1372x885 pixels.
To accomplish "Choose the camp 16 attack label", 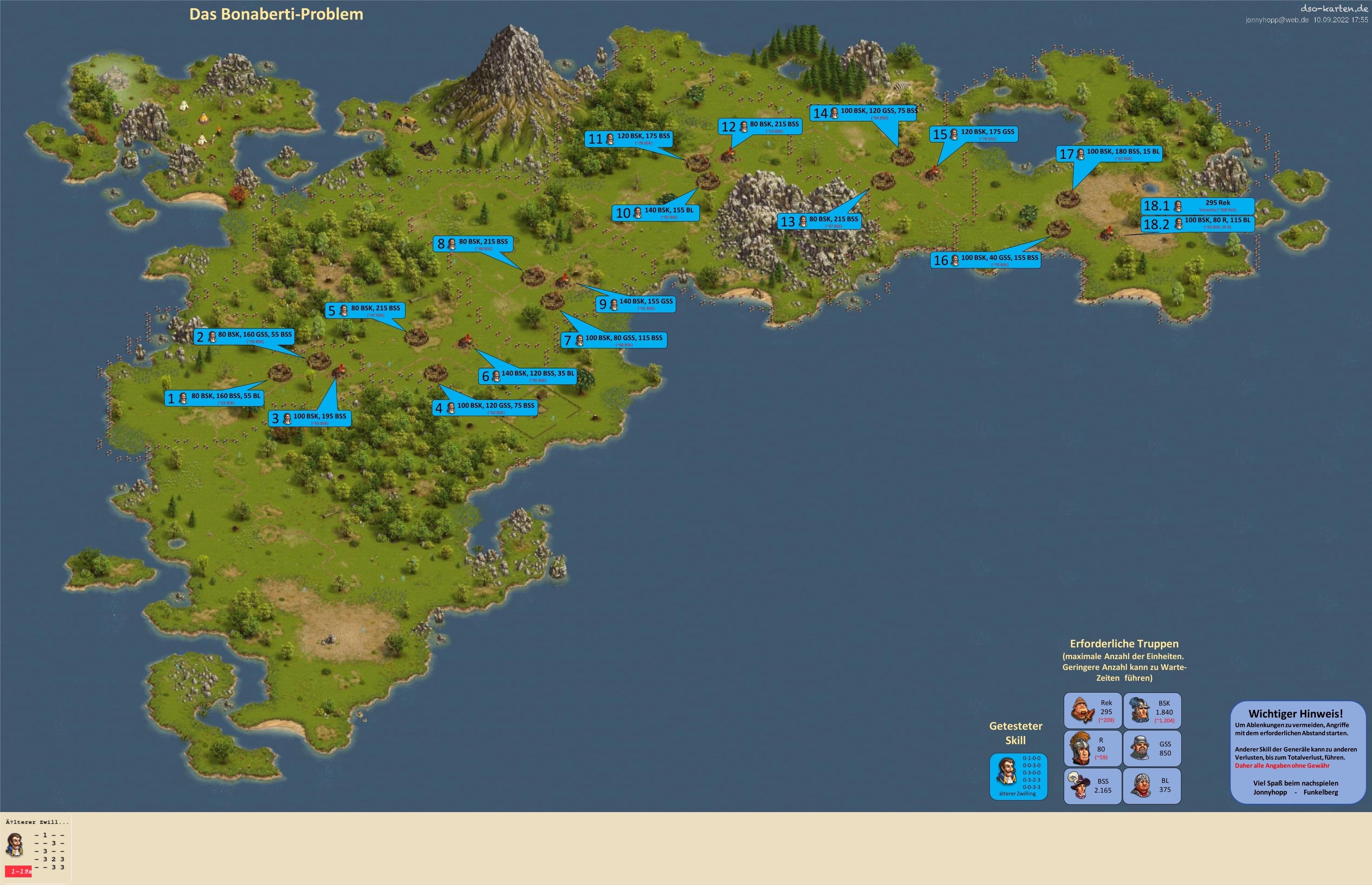I will click(x=986, y=260).
